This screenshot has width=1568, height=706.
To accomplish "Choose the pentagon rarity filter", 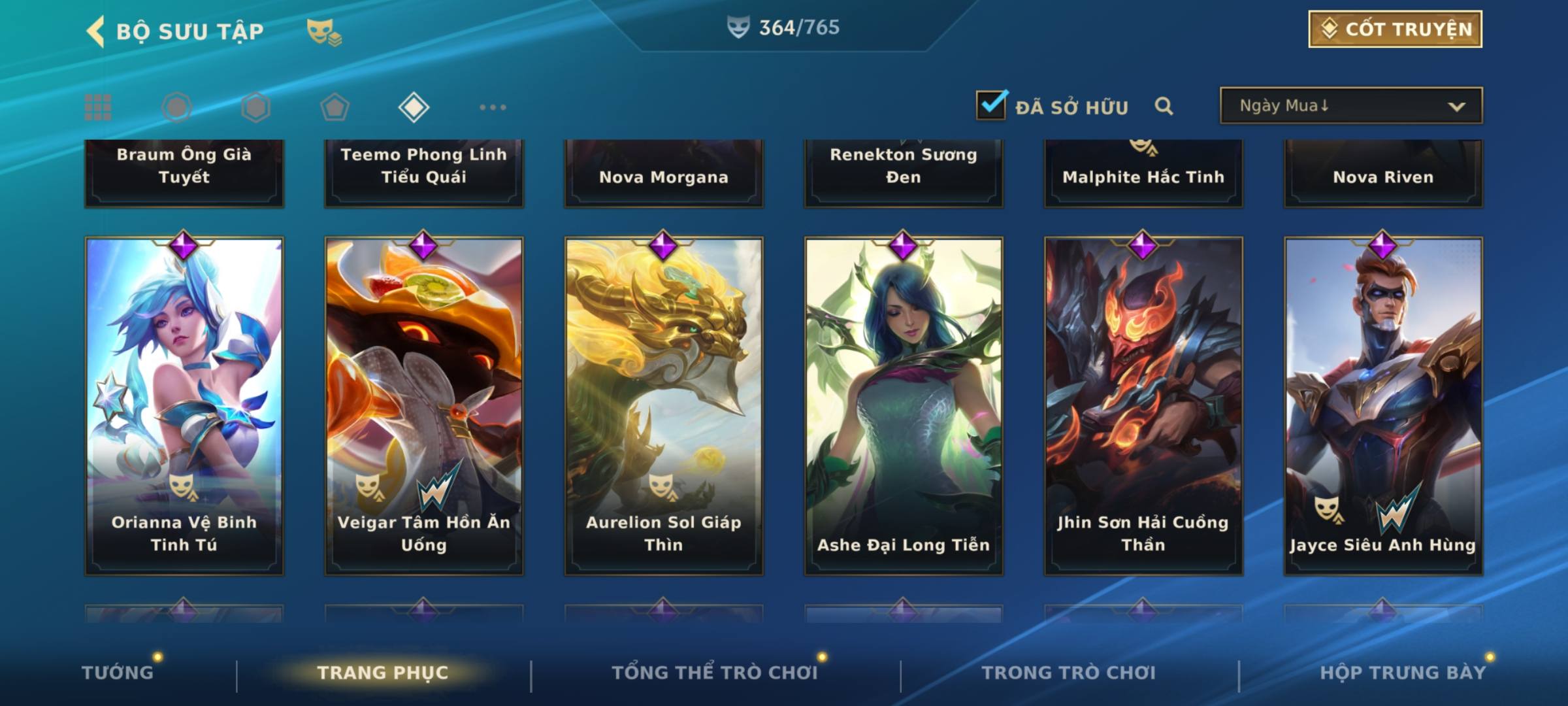I will [x=335, y=107].
